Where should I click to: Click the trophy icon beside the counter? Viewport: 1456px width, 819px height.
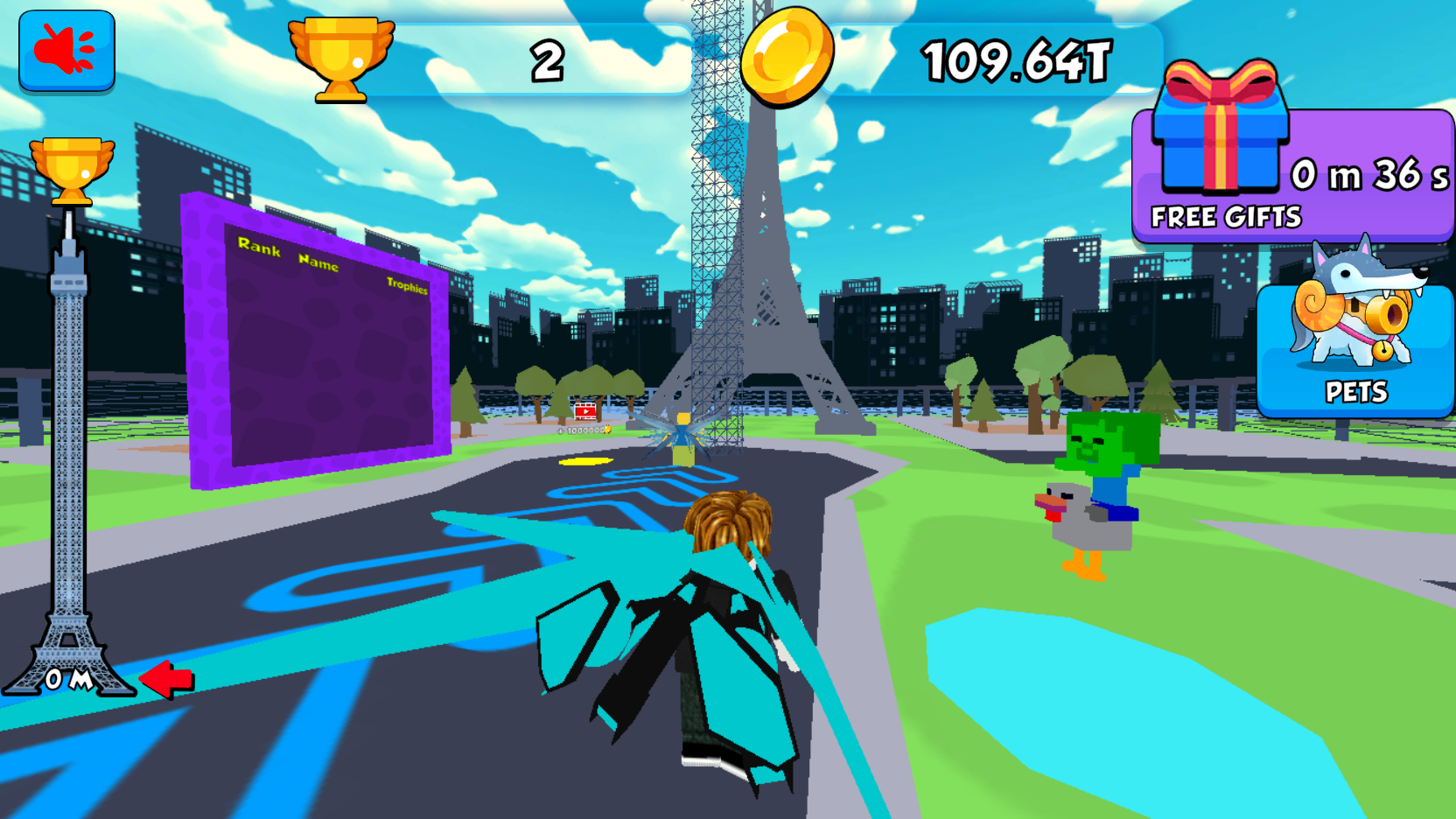(341, 57)
